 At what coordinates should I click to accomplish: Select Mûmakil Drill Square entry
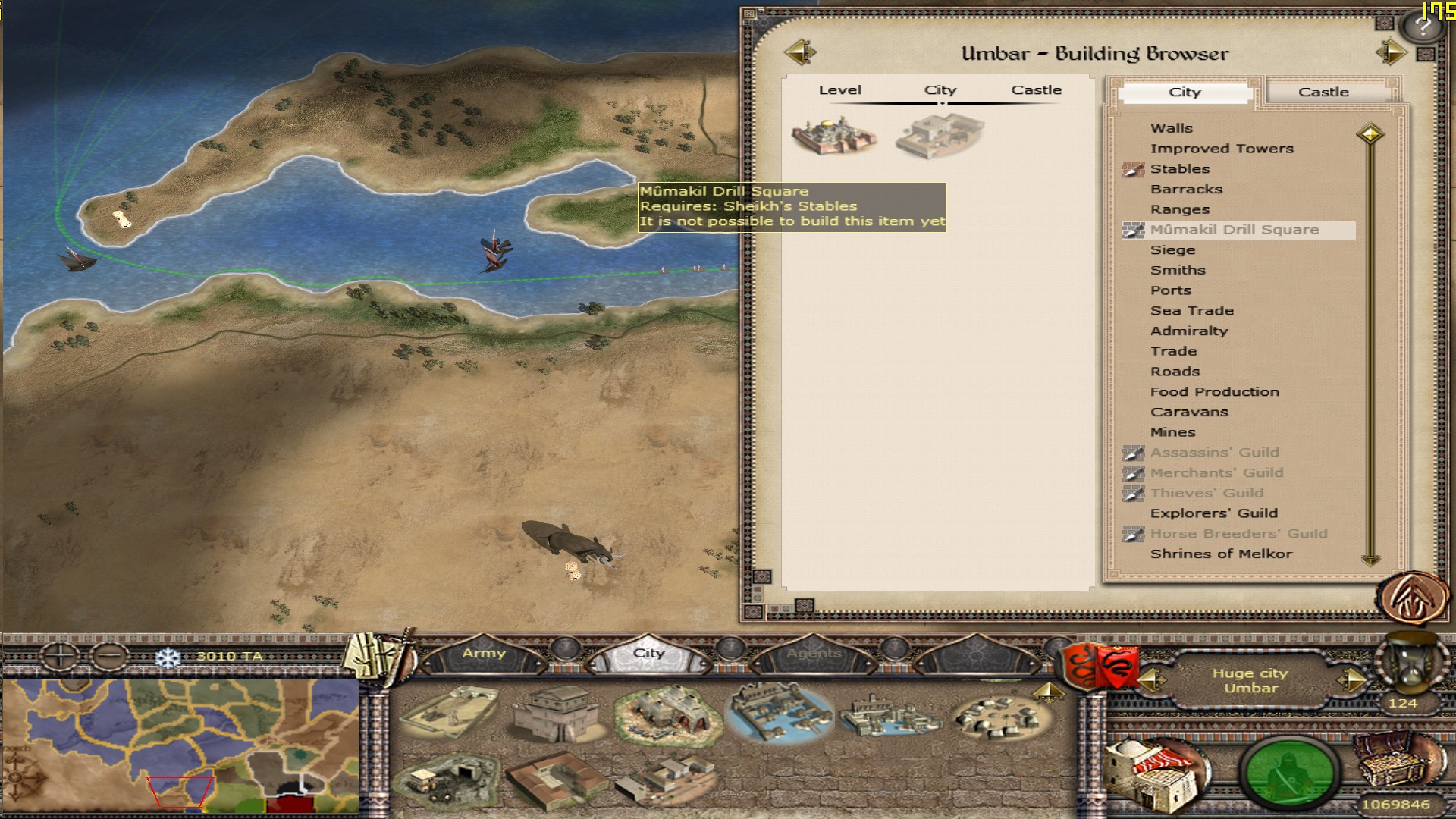[x=1234, y=230]
